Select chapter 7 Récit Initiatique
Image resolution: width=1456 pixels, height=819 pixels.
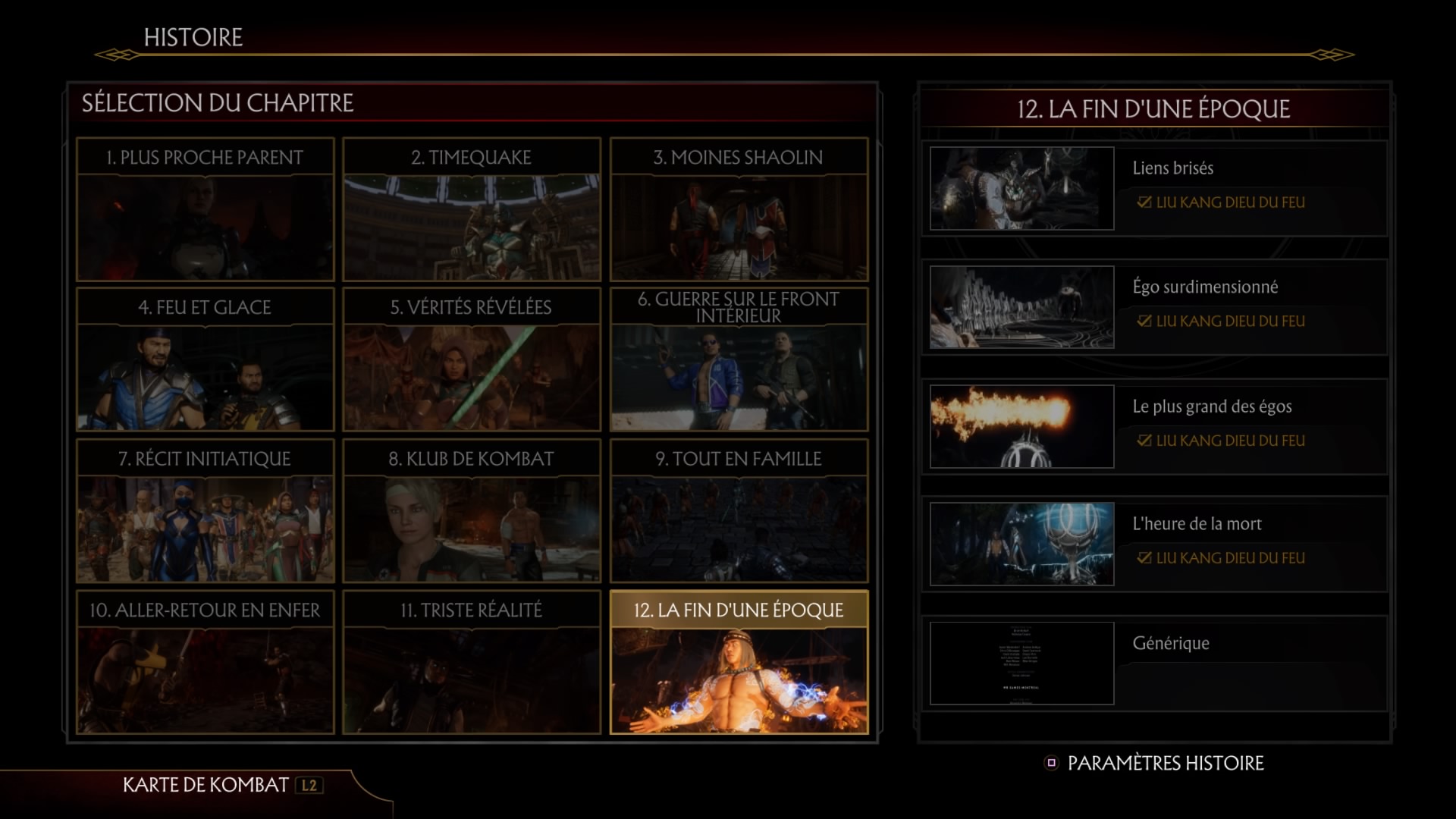[205, 511]
